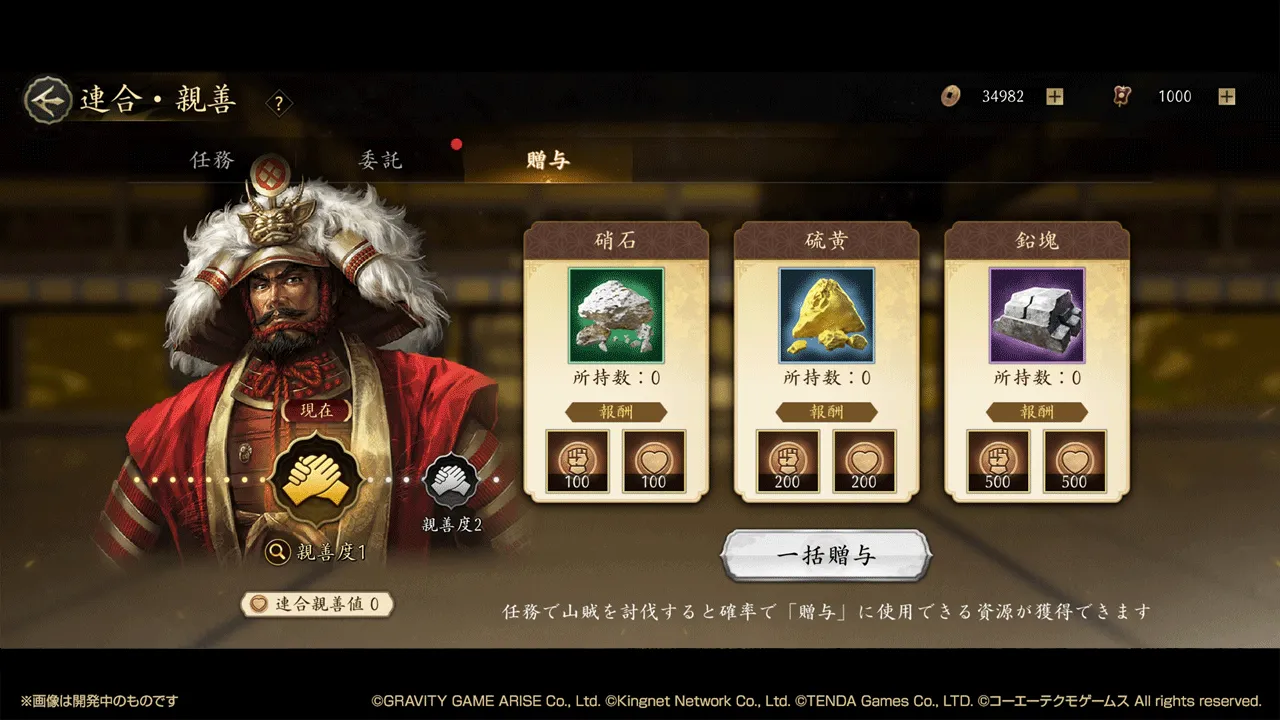Tap the 現在 marker above the emblem
The image size is (1280, 720).
pos(318,412)
